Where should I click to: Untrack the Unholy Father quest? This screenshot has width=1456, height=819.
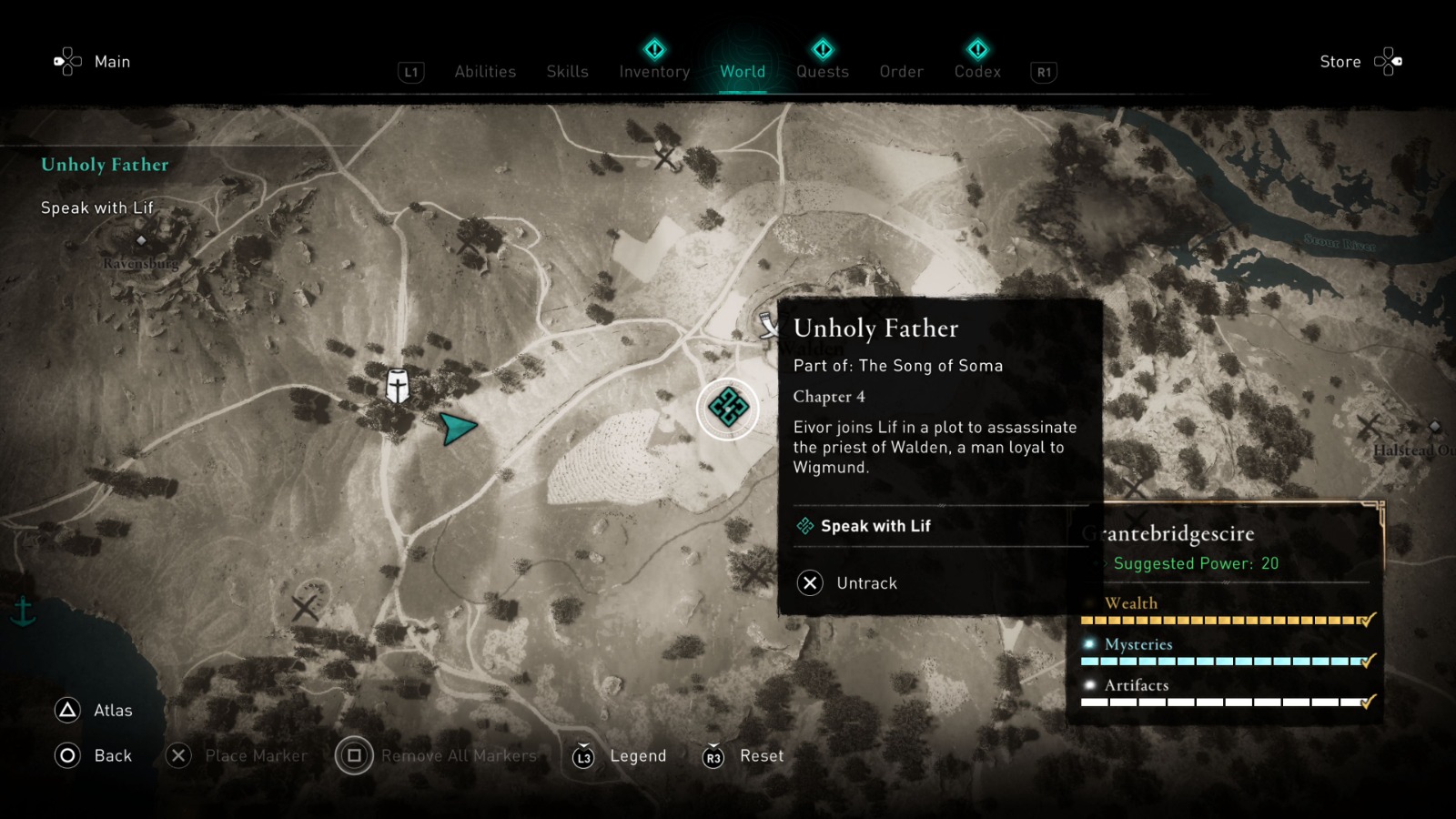click(866, 582)
